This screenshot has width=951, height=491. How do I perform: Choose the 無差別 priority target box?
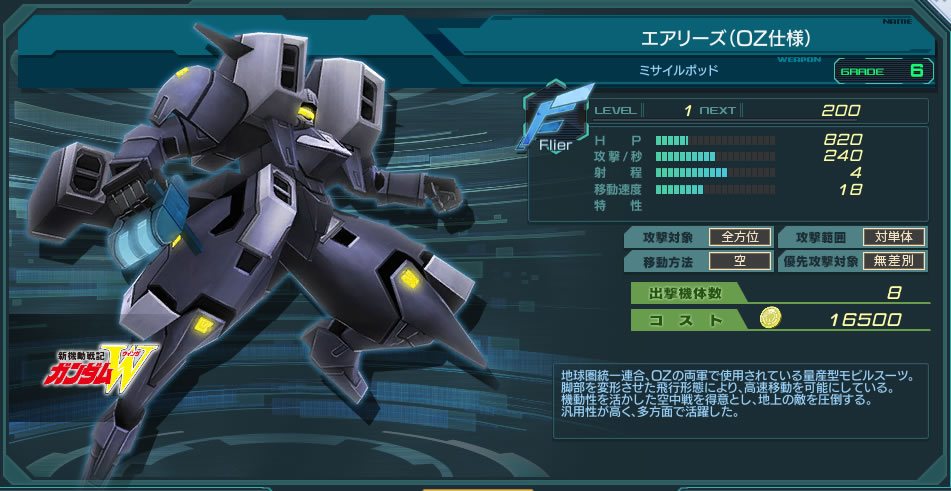click(893, 261)
